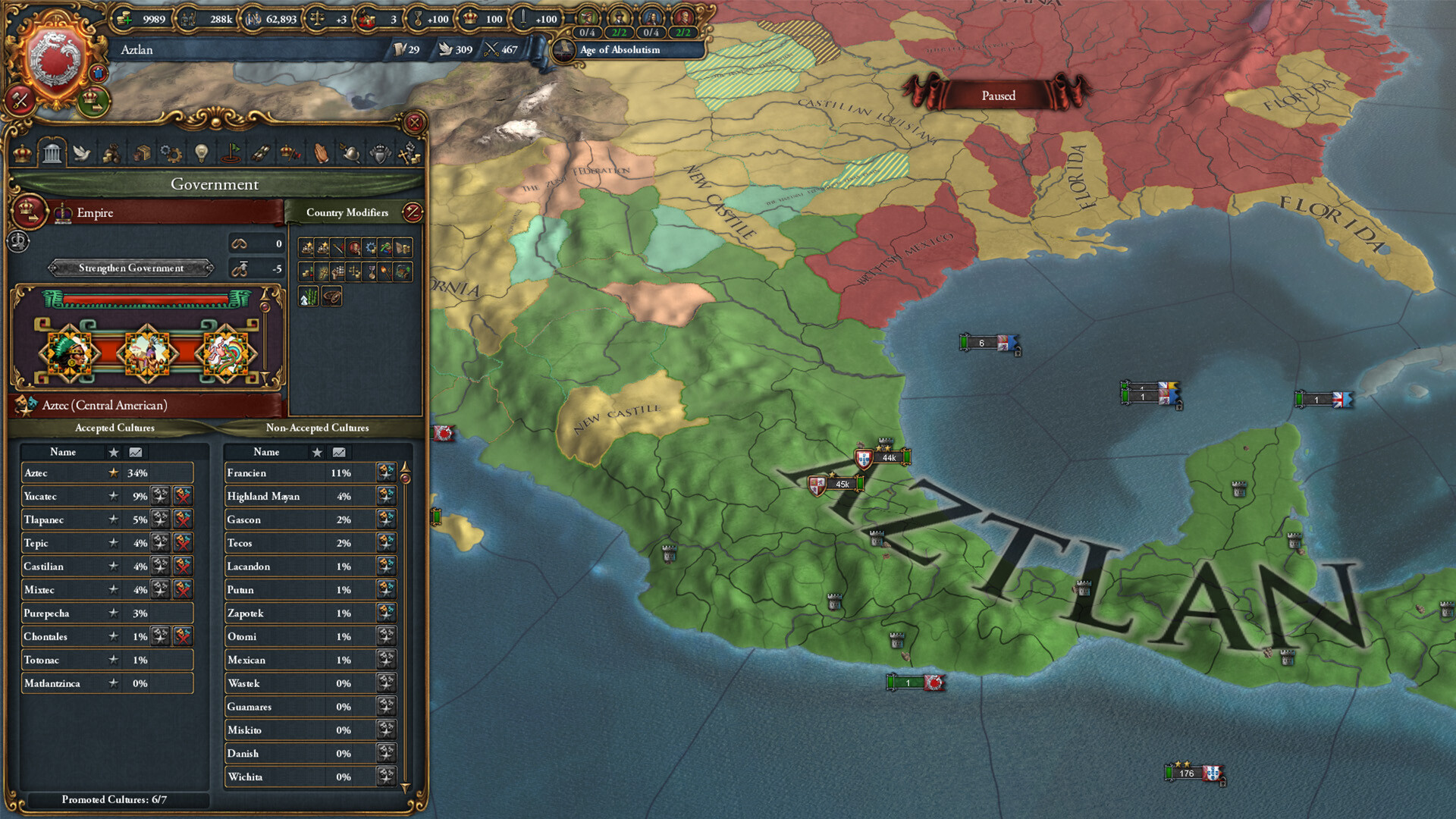Image resolution: width=1456 pixels, height=819 pixels.
Task: Sort cultures by the star column
Action: pyautogui.click(x=112, y=452)
